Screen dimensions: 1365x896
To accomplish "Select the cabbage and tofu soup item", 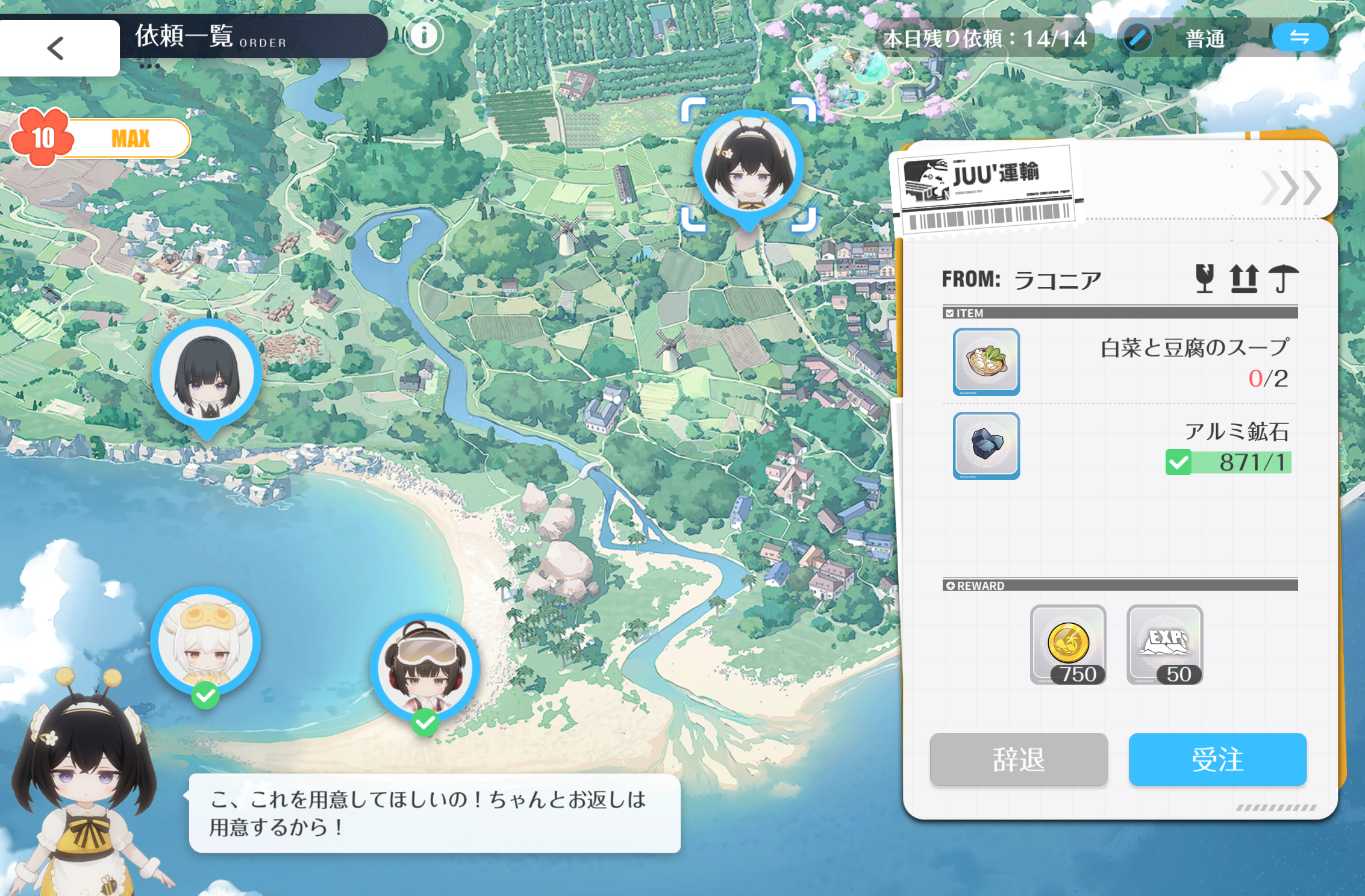I will click(986, 361).
